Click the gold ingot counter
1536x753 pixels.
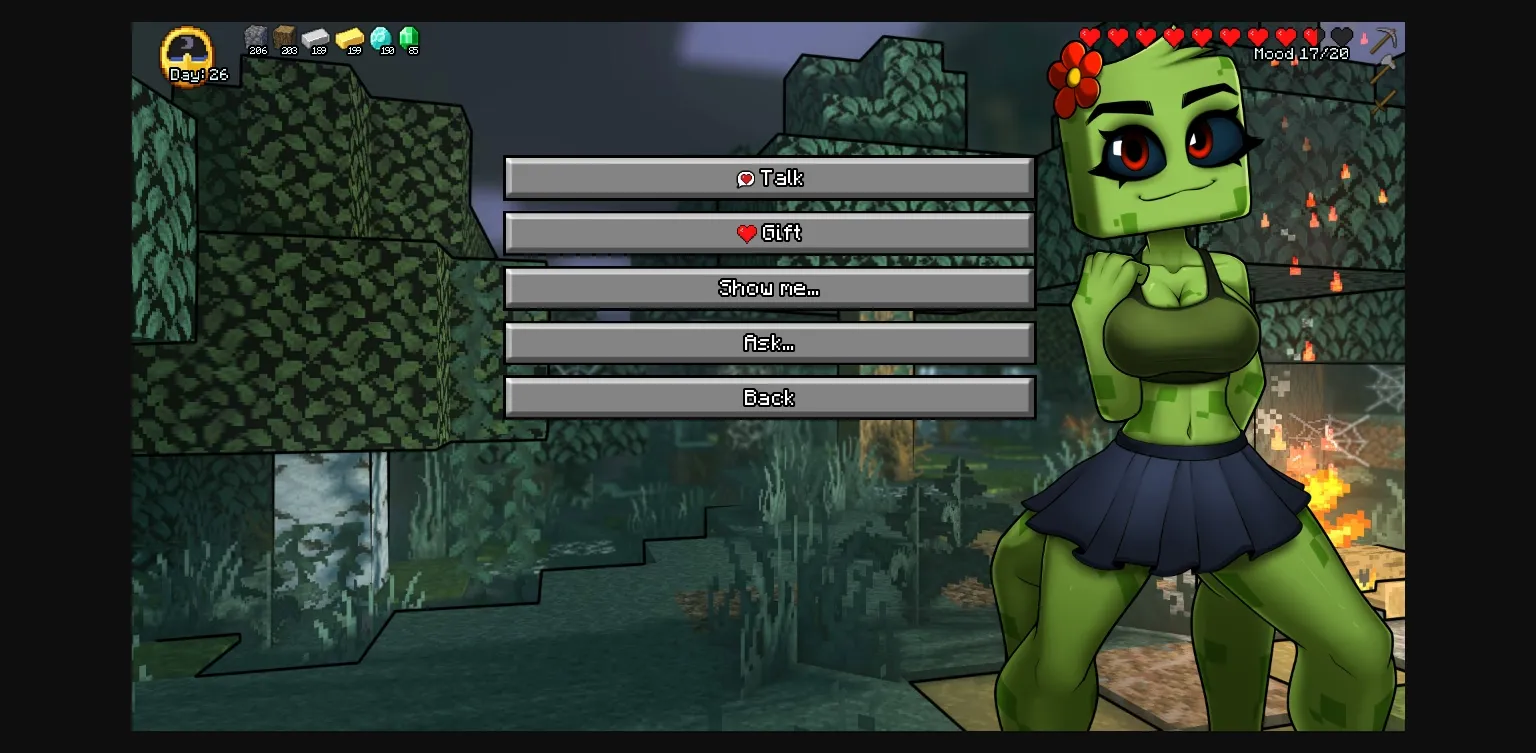(x=350, y=38)
